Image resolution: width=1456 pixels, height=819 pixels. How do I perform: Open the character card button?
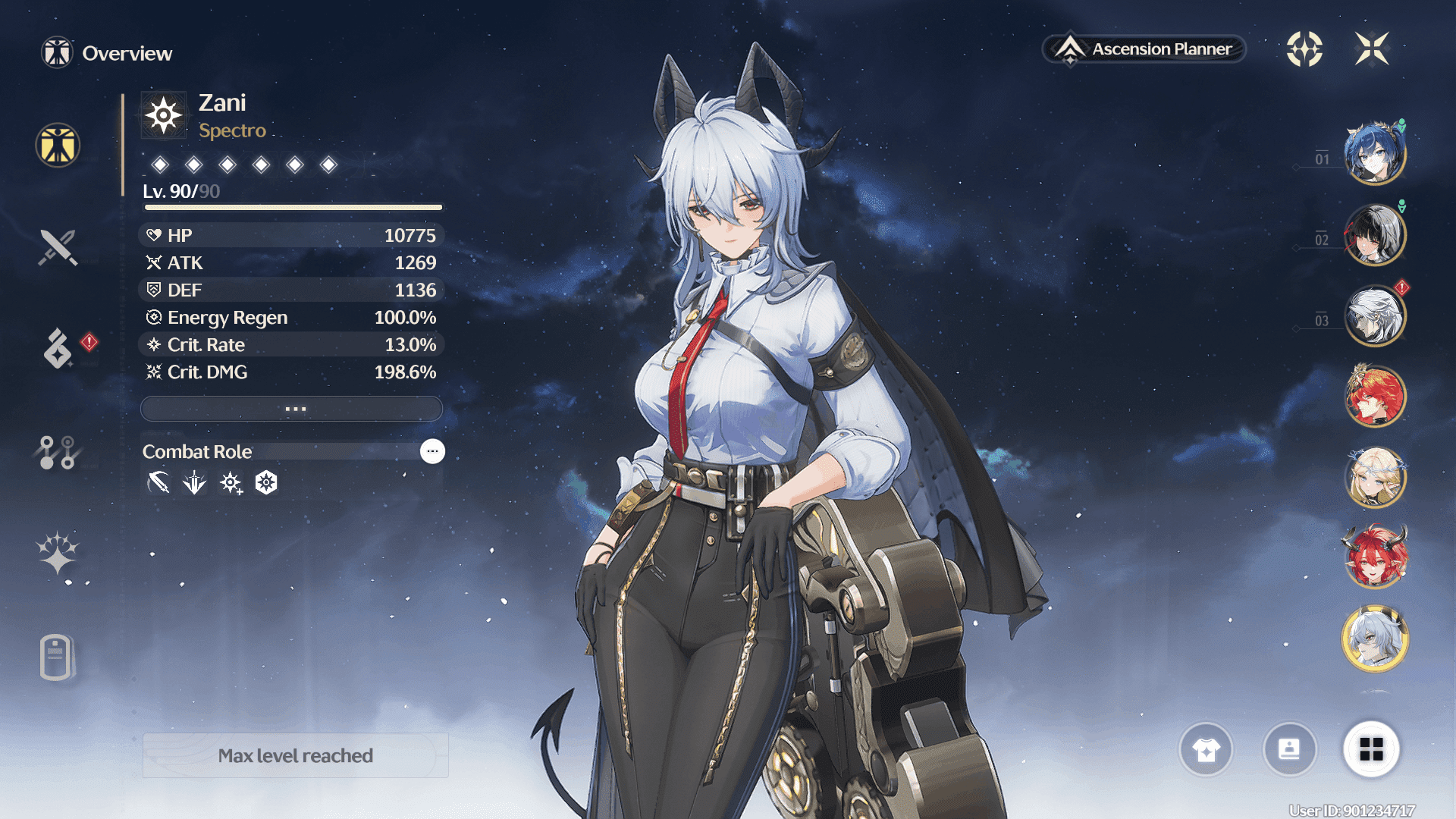(1289, 750)
